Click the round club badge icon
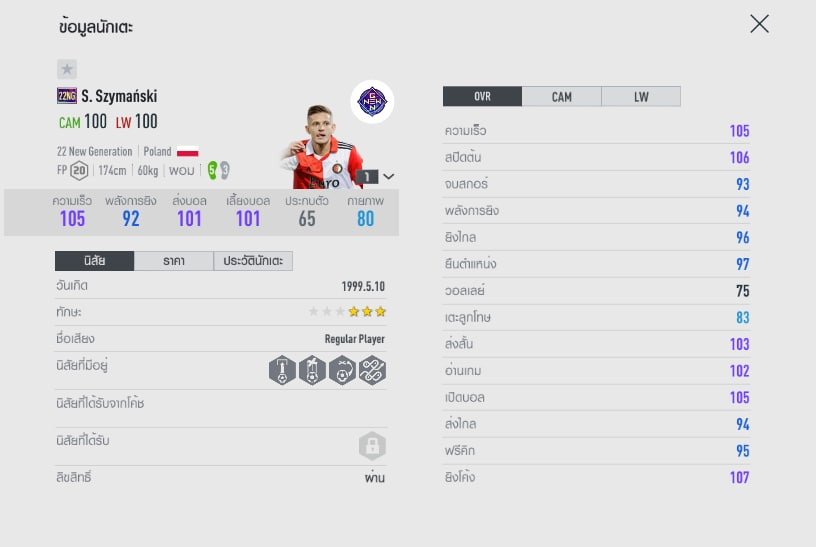816x547 pixels. tap(372, 101)
